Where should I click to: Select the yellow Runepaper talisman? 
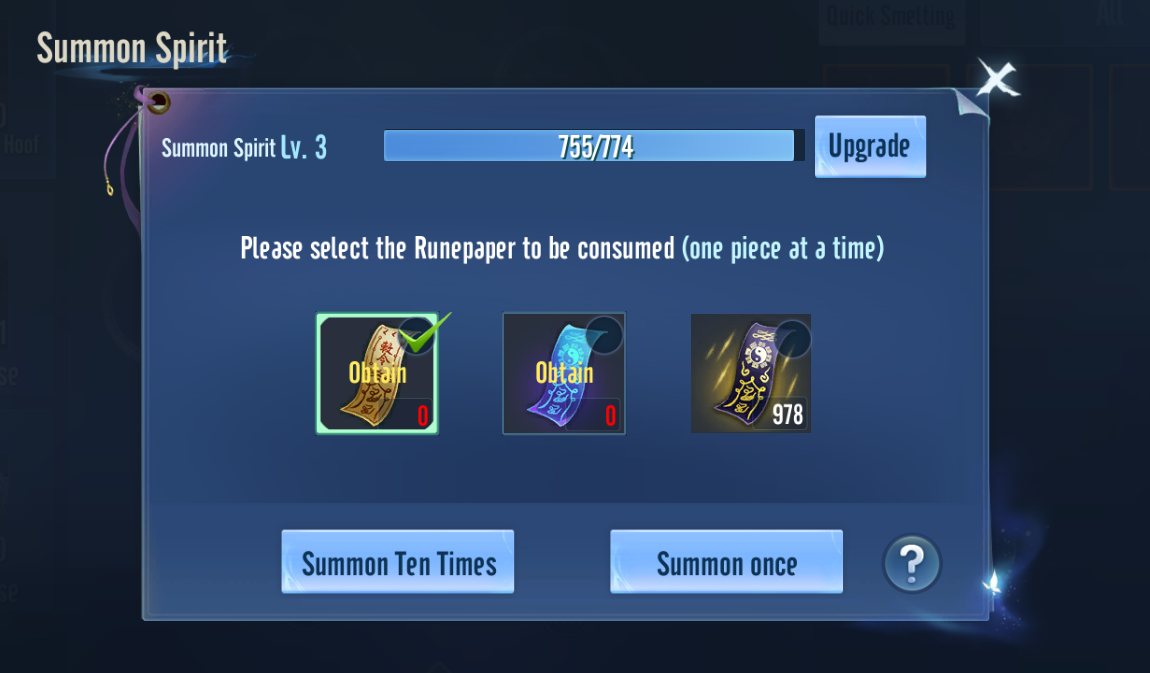coord(377,373)
